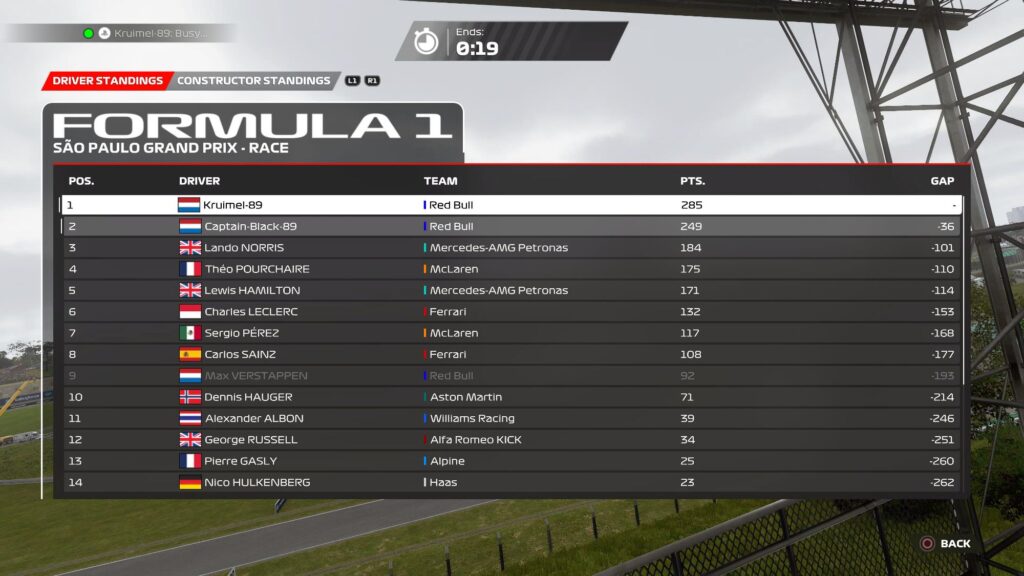Choose the Sergio Pérez standings entry
Screen dimensions: 1024x576
tap(512, 333)
